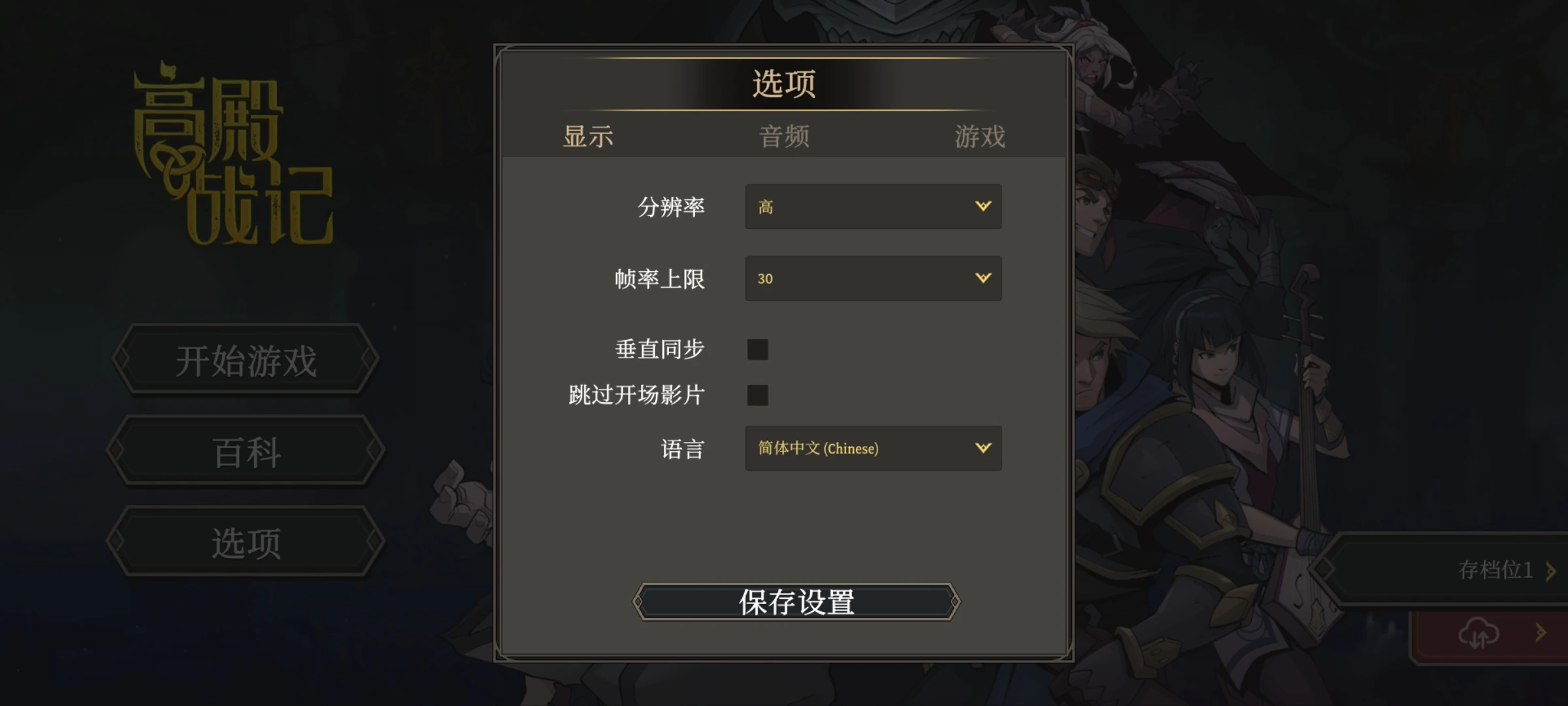This screenshot has height=706, width=1568.
Task: Switch to the 游戏 game tab
Action: (979, 136)
